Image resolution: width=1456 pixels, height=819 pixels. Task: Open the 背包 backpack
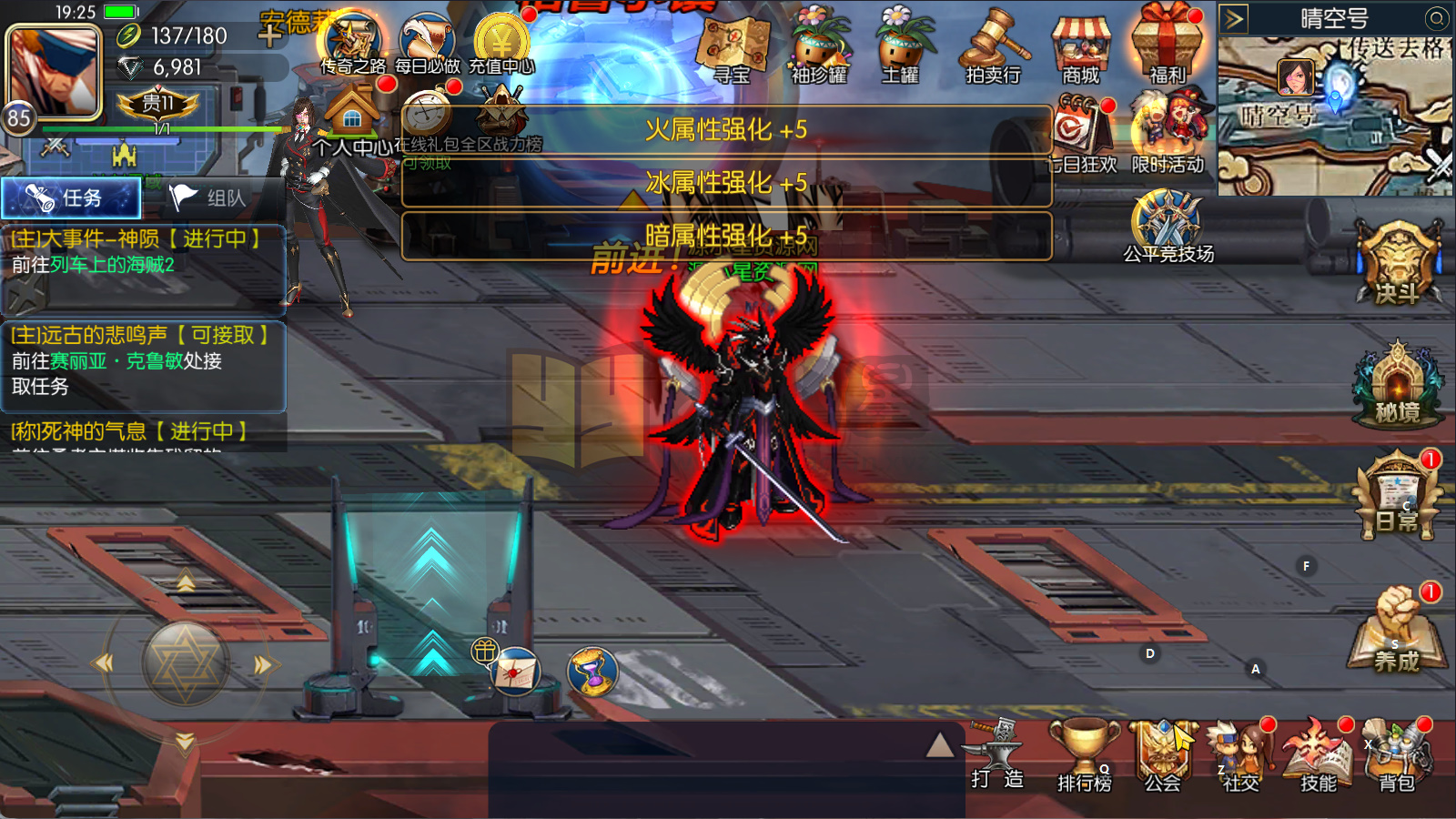1397,757
